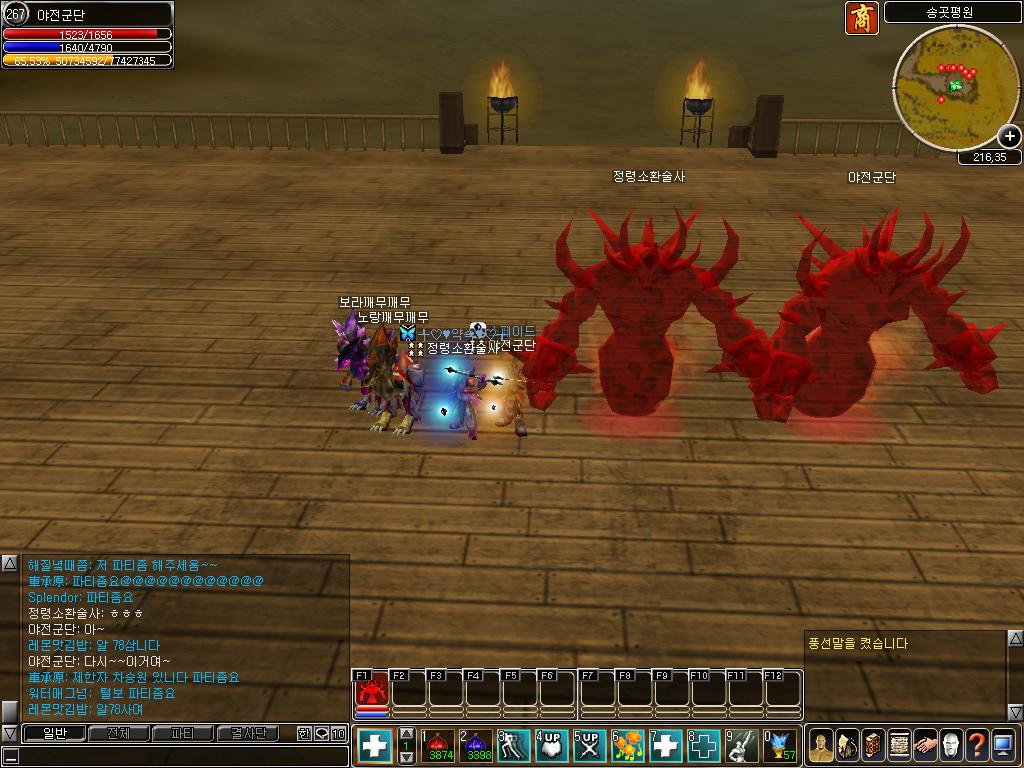Use the red potion in hotbar slot 1

(x=440, y=746)
